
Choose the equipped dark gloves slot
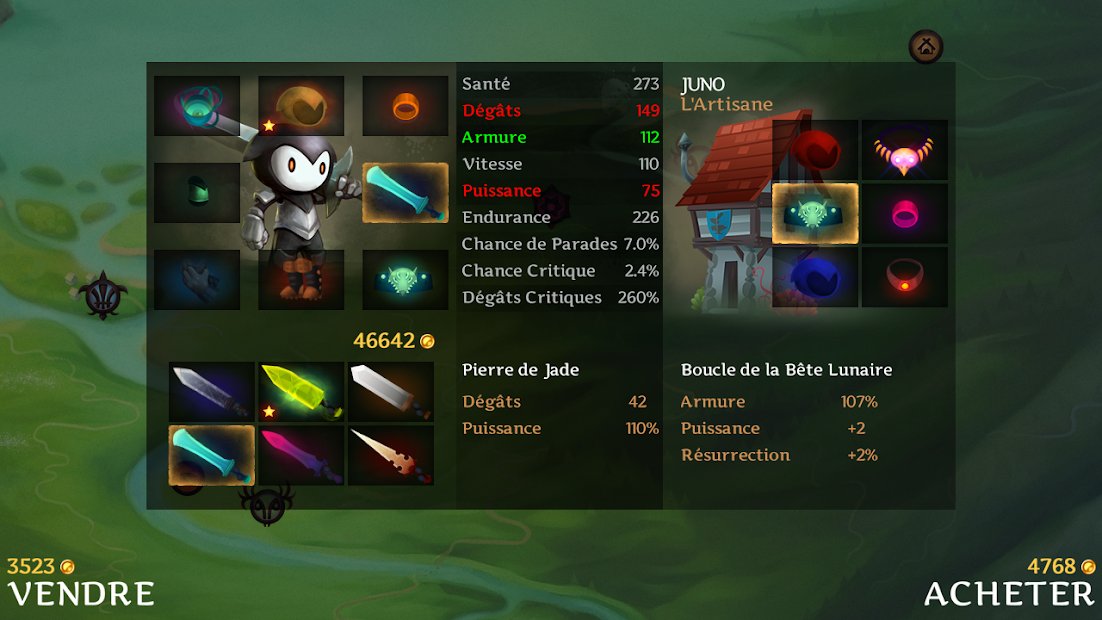[197, 280]
